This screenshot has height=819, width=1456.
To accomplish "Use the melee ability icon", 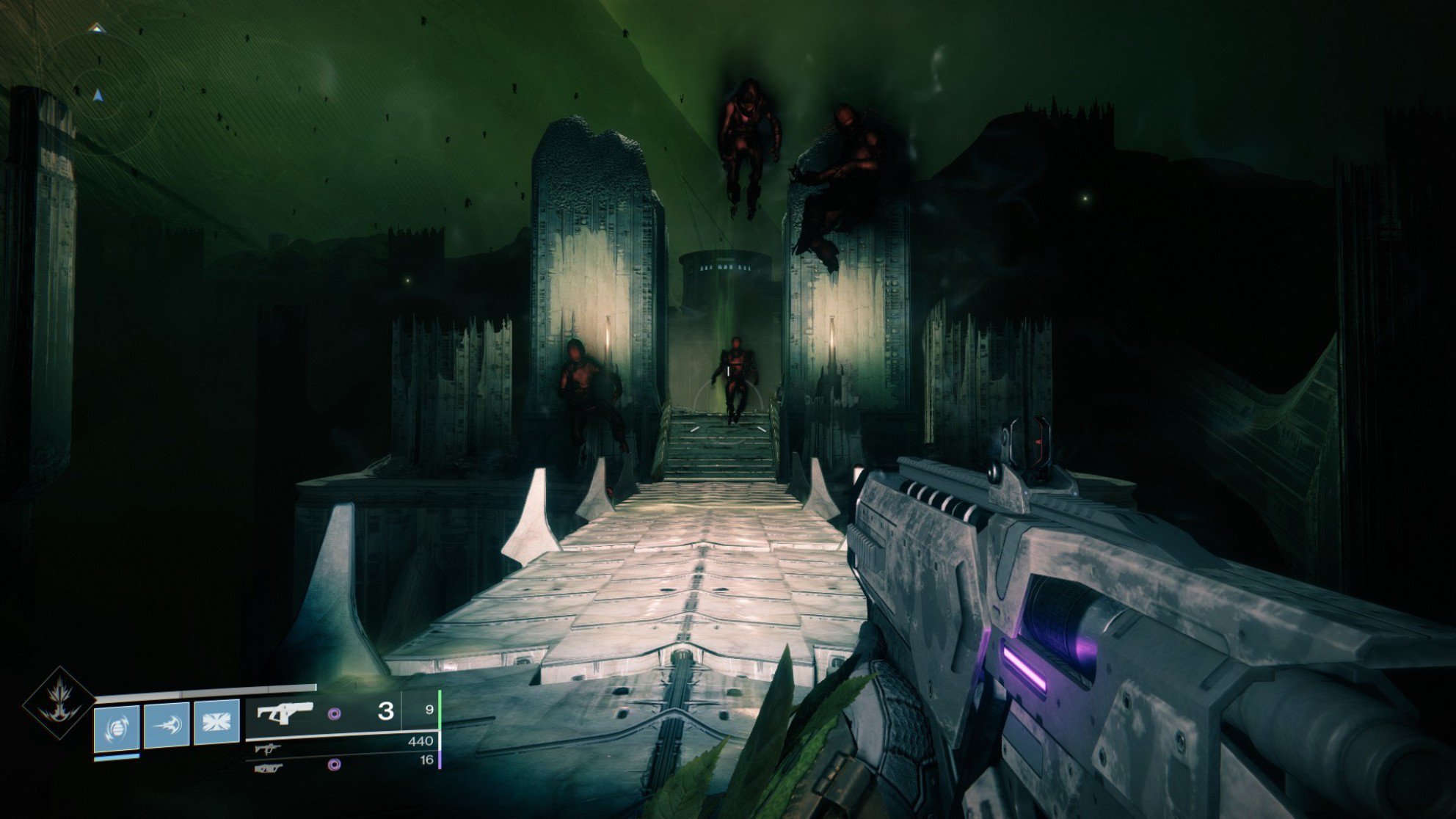I will pyautogui.click(x=167, y=725).
